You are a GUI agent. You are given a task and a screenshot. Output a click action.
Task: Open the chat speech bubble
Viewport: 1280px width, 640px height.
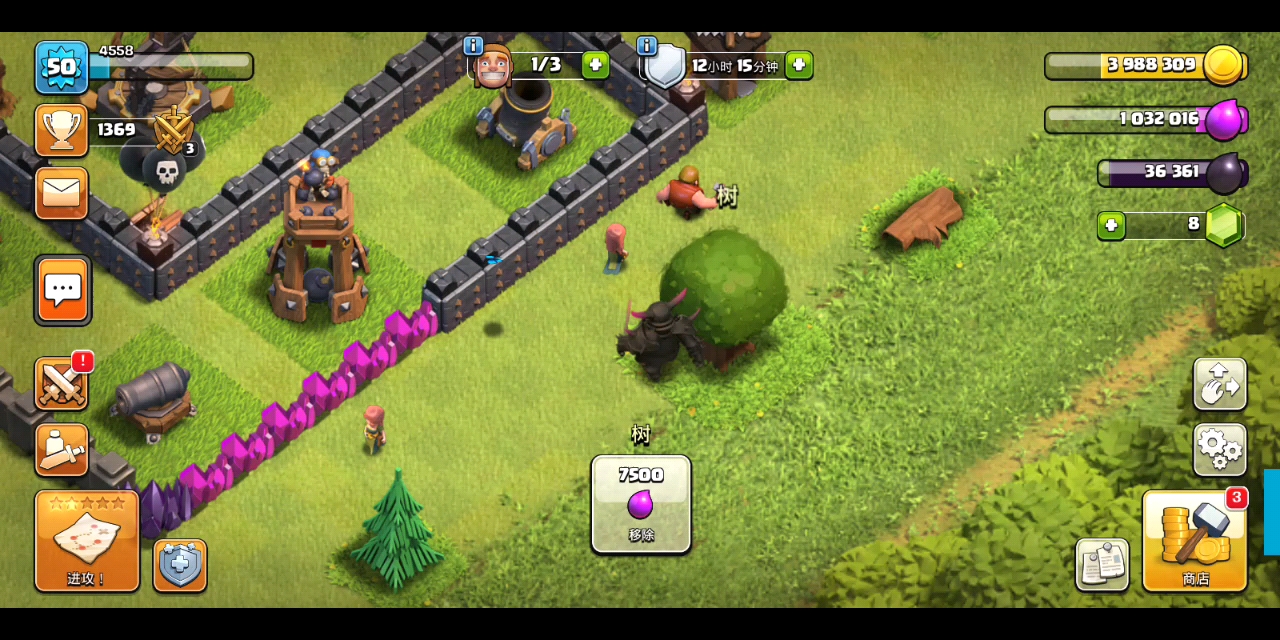pyautogui.click(x=63, y=290)
